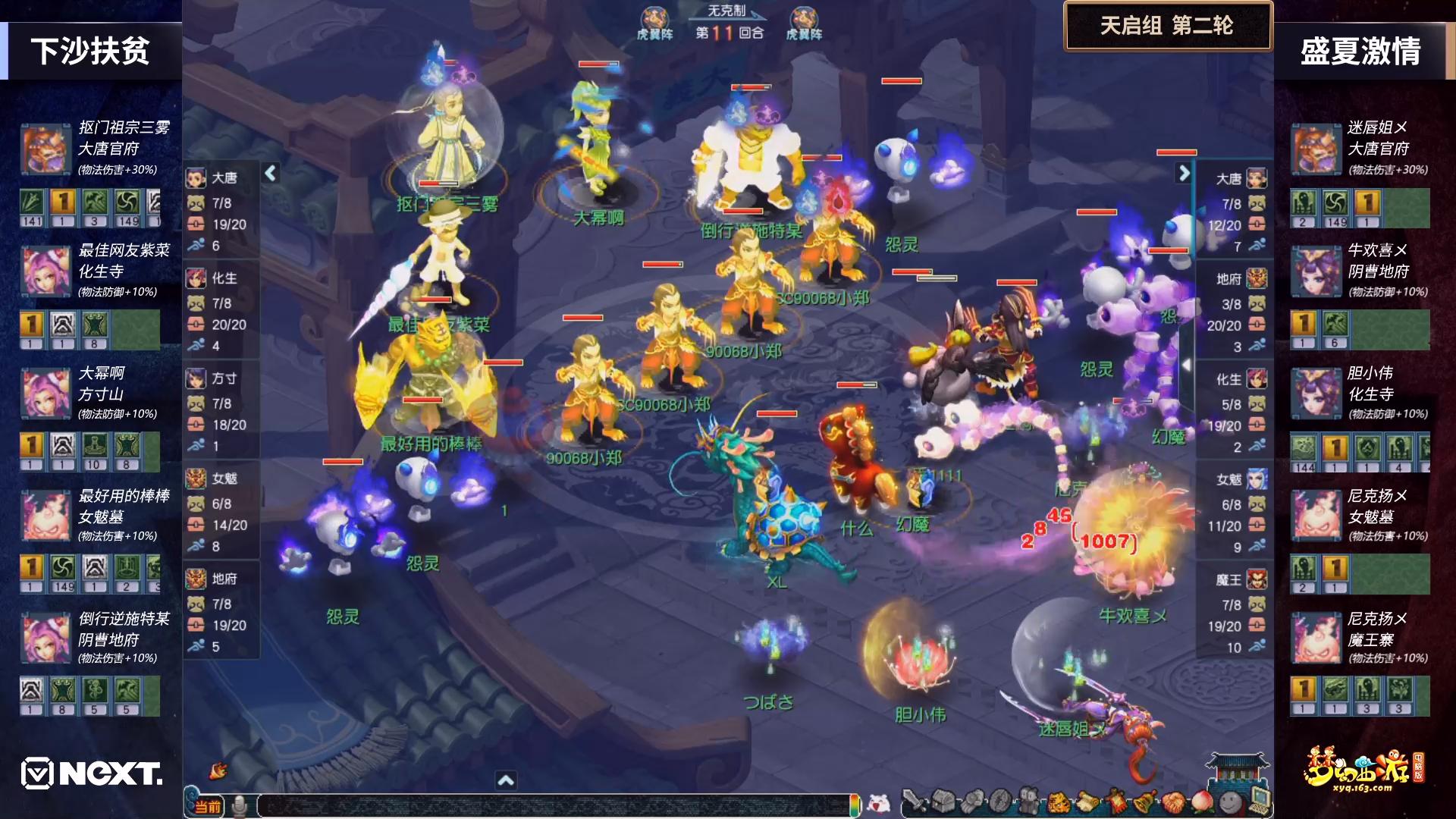Toggle the microphone voice input button

point(240,805)
